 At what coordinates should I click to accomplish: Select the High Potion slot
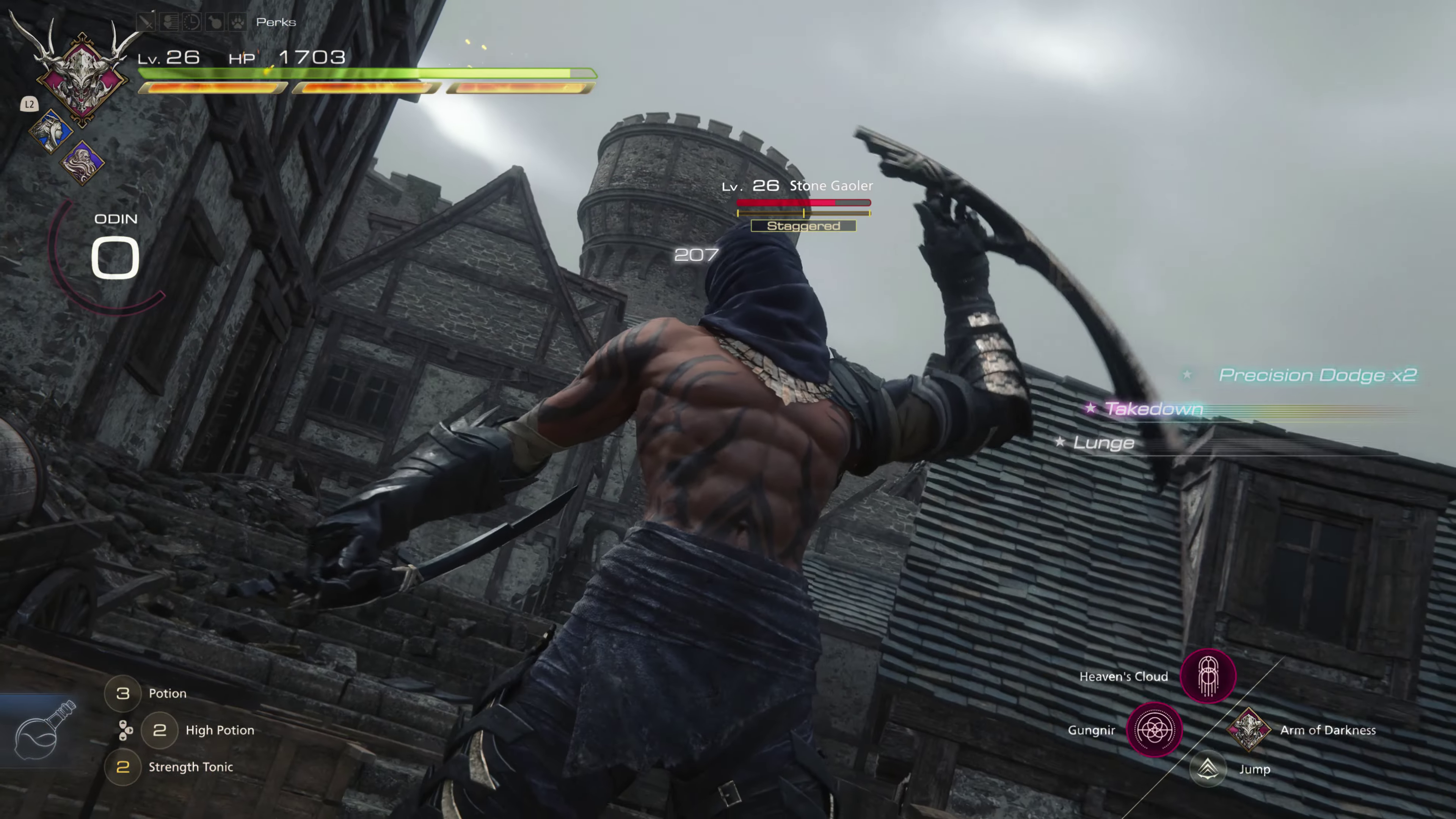(159, 730)
